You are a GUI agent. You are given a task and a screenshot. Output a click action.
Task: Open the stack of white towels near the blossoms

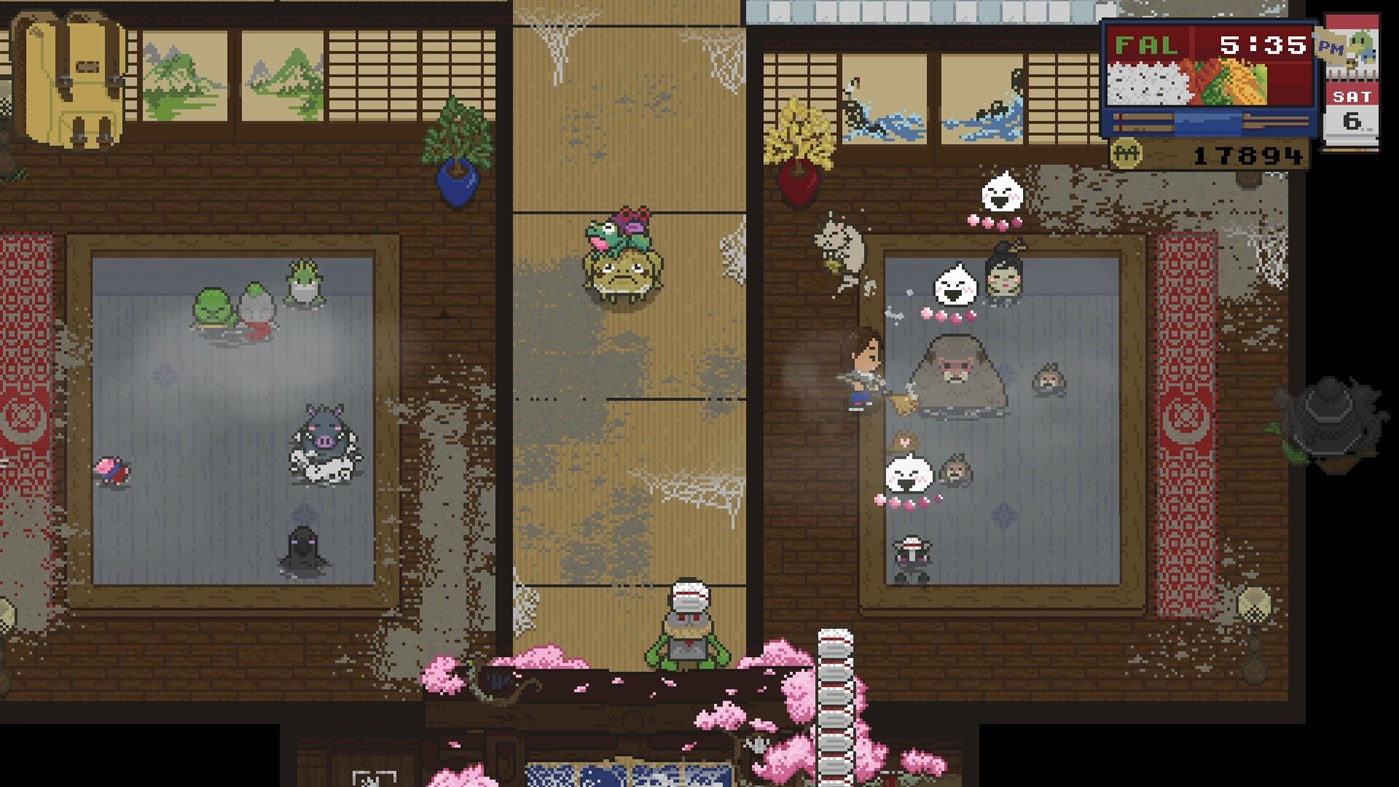[x=833, y=700]
